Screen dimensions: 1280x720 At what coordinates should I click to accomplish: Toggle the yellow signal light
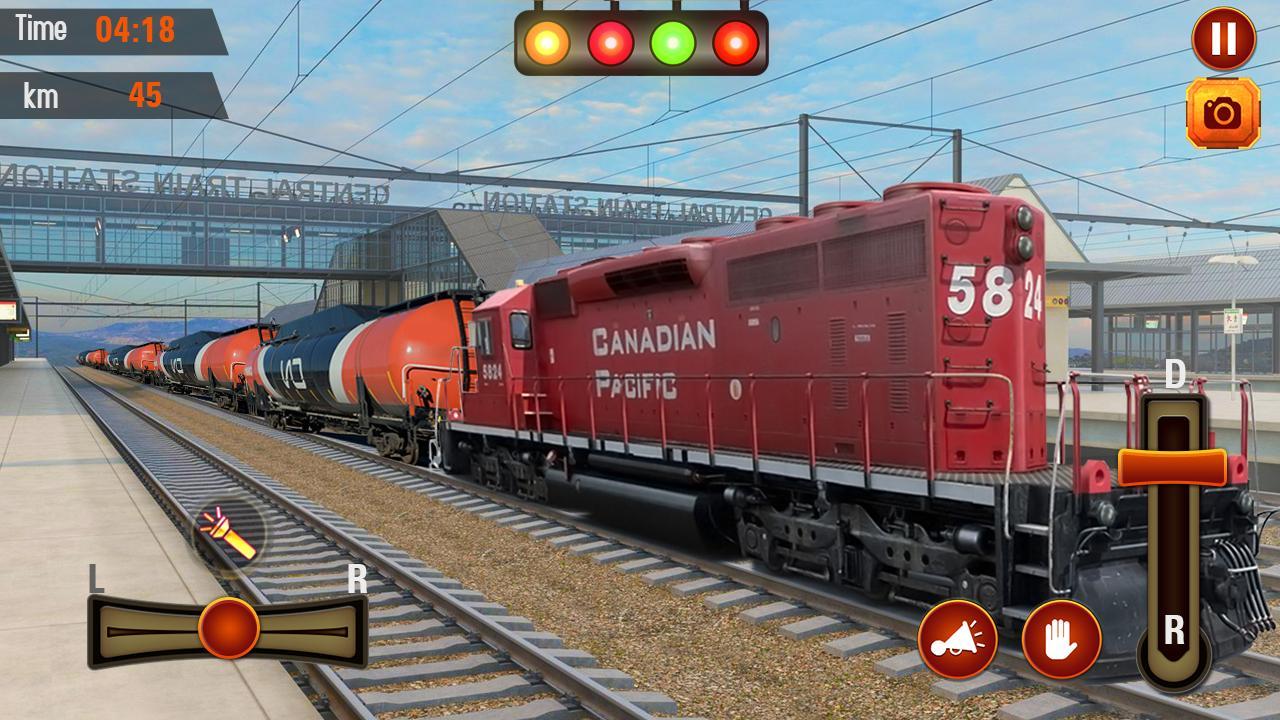[545, 42]
